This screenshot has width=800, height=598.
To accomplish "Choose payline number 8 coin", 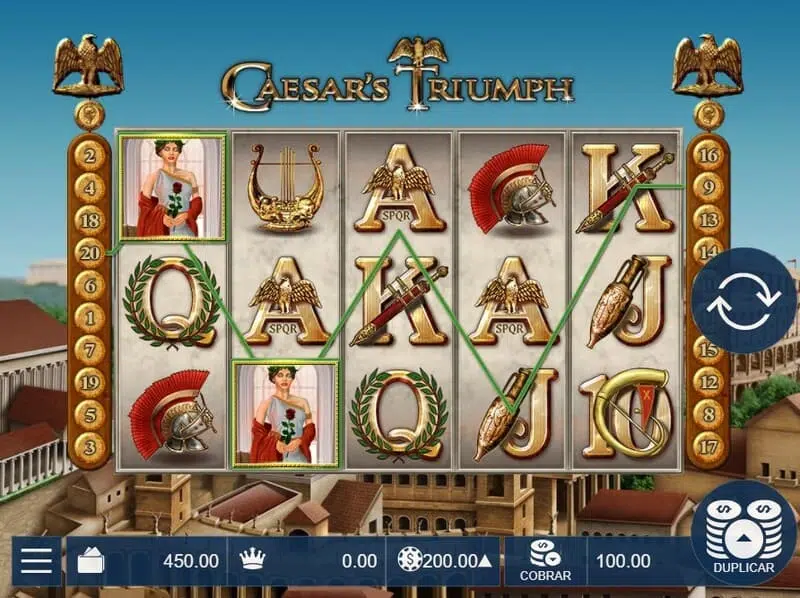I will [709, 414].
